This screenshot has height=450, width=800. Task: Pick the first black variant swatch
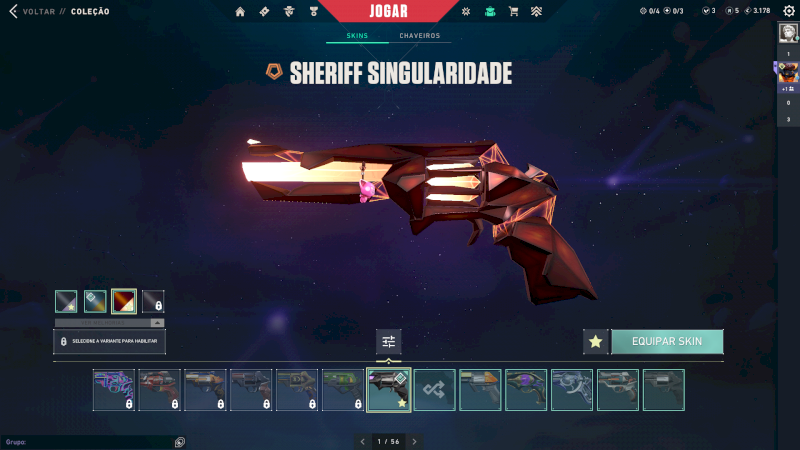click(66, 300)
